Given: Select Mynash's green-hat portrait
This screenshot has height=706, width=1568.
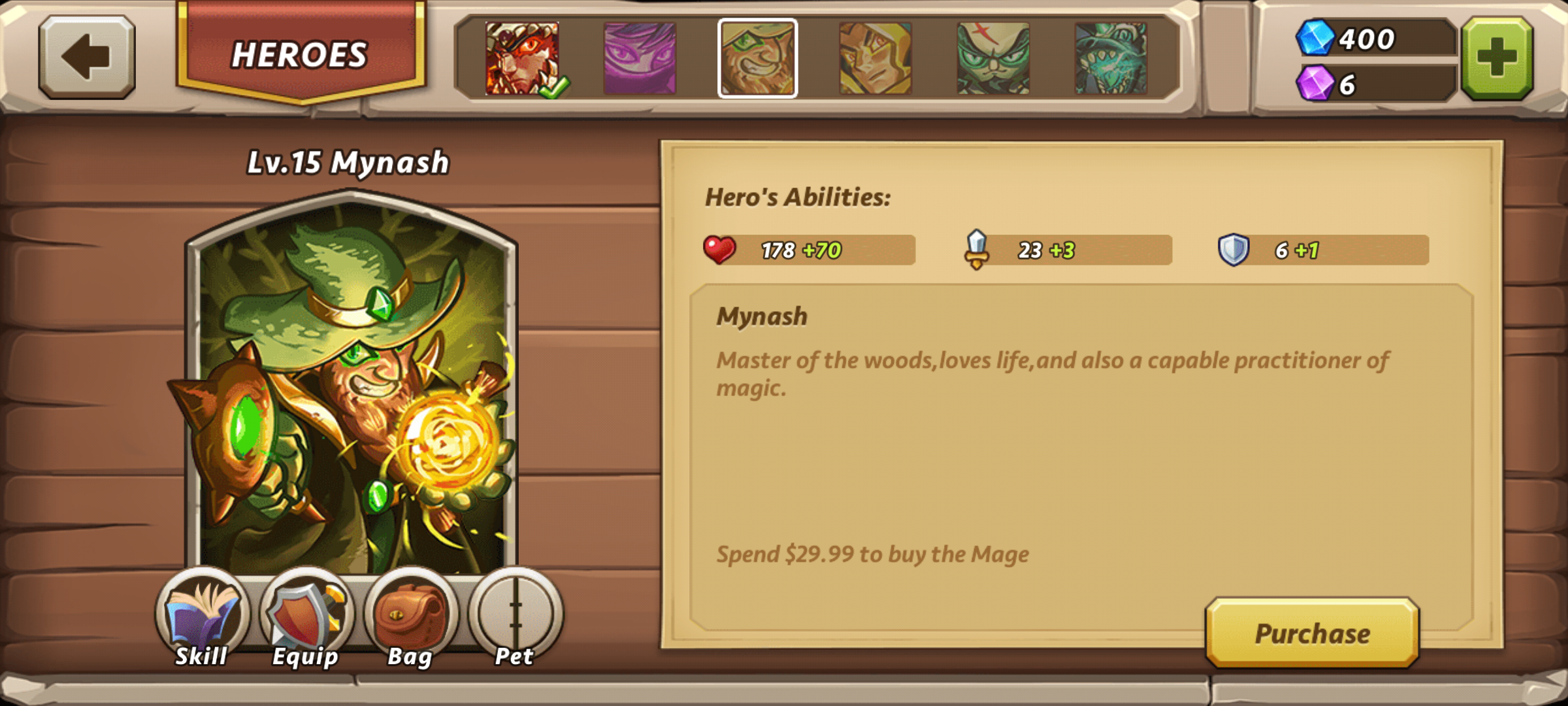Looking at the screenshot, I should (758, 59).
